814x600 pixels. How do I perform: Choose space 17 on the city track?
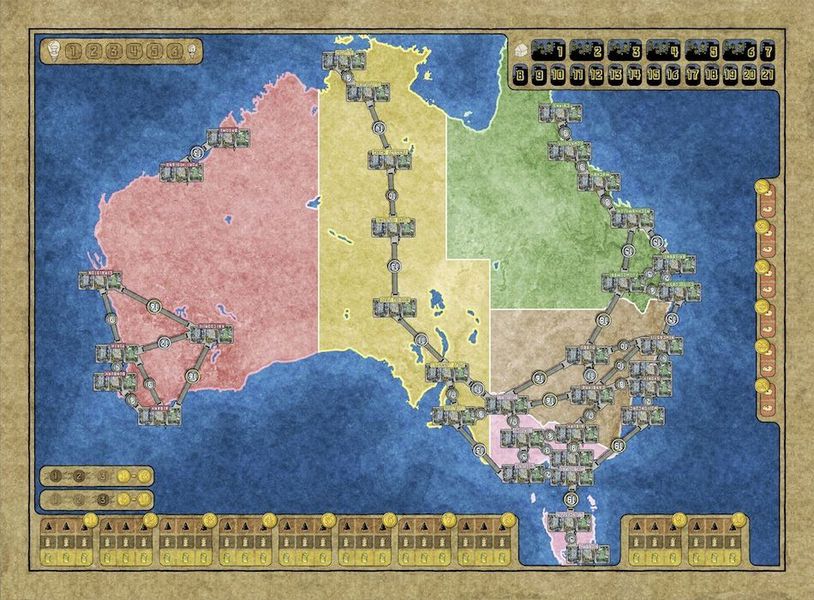(x=691, y=75)
